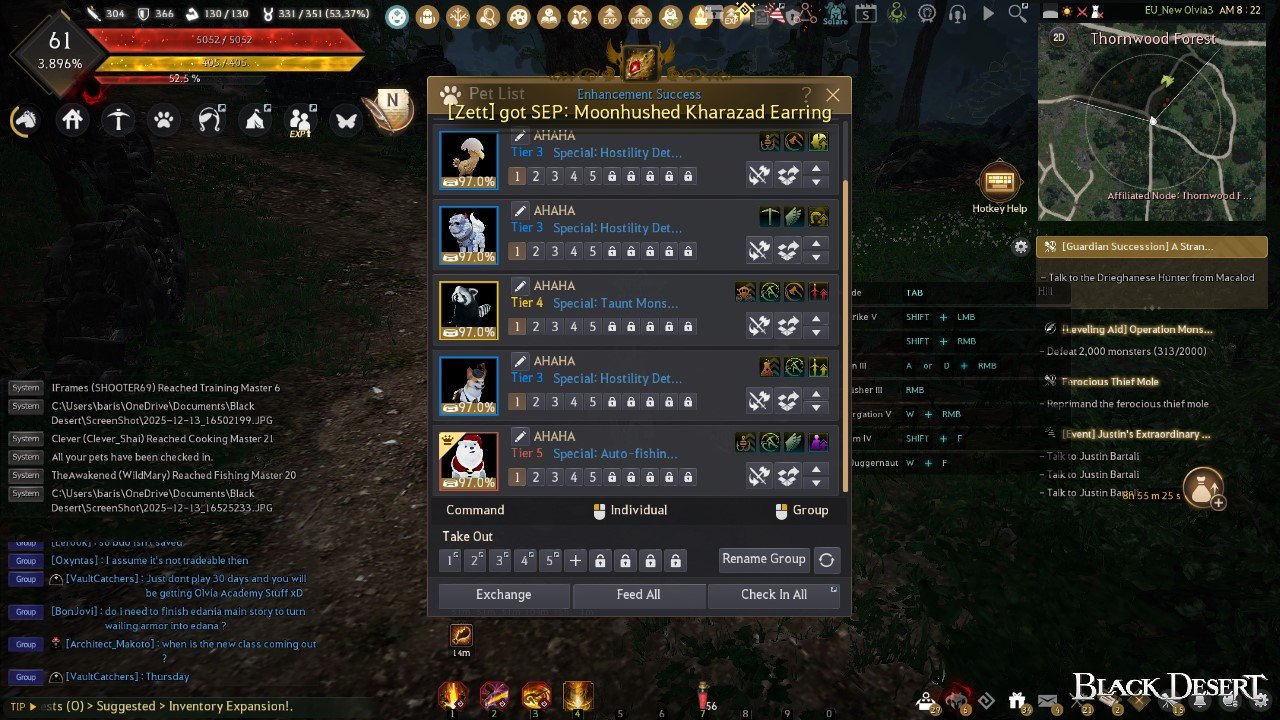
Task: Close the Pet List window
Action: click(x=832, y=95)
